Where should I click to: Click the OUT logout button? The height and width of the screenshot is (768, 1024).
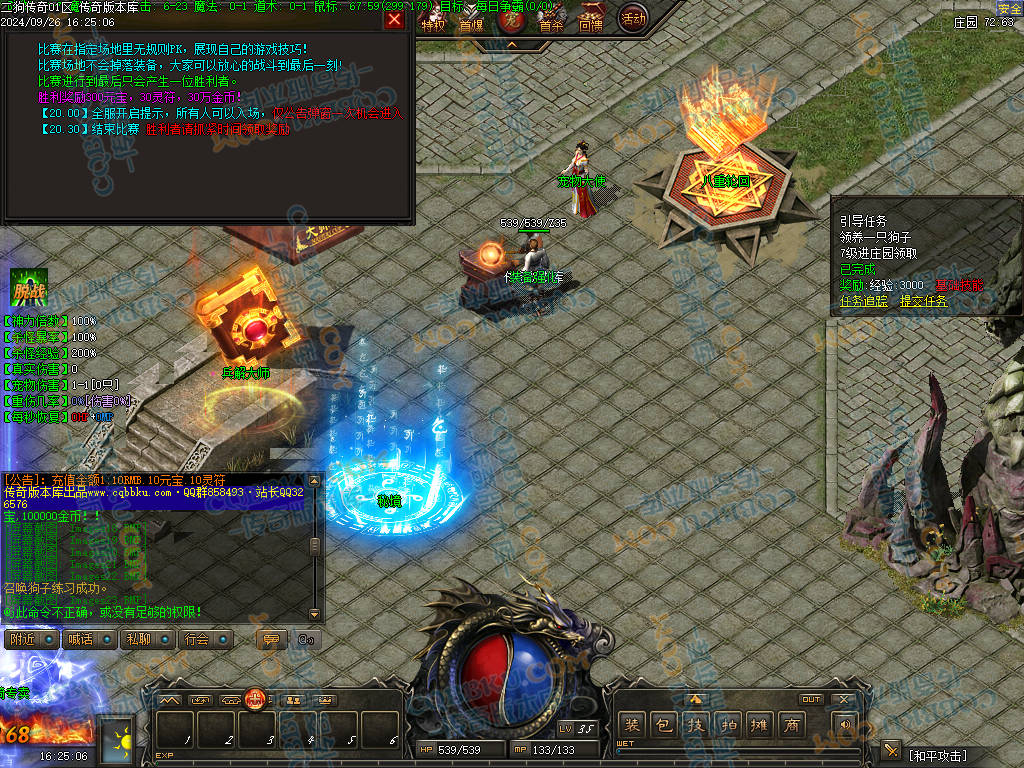point(811,699)
